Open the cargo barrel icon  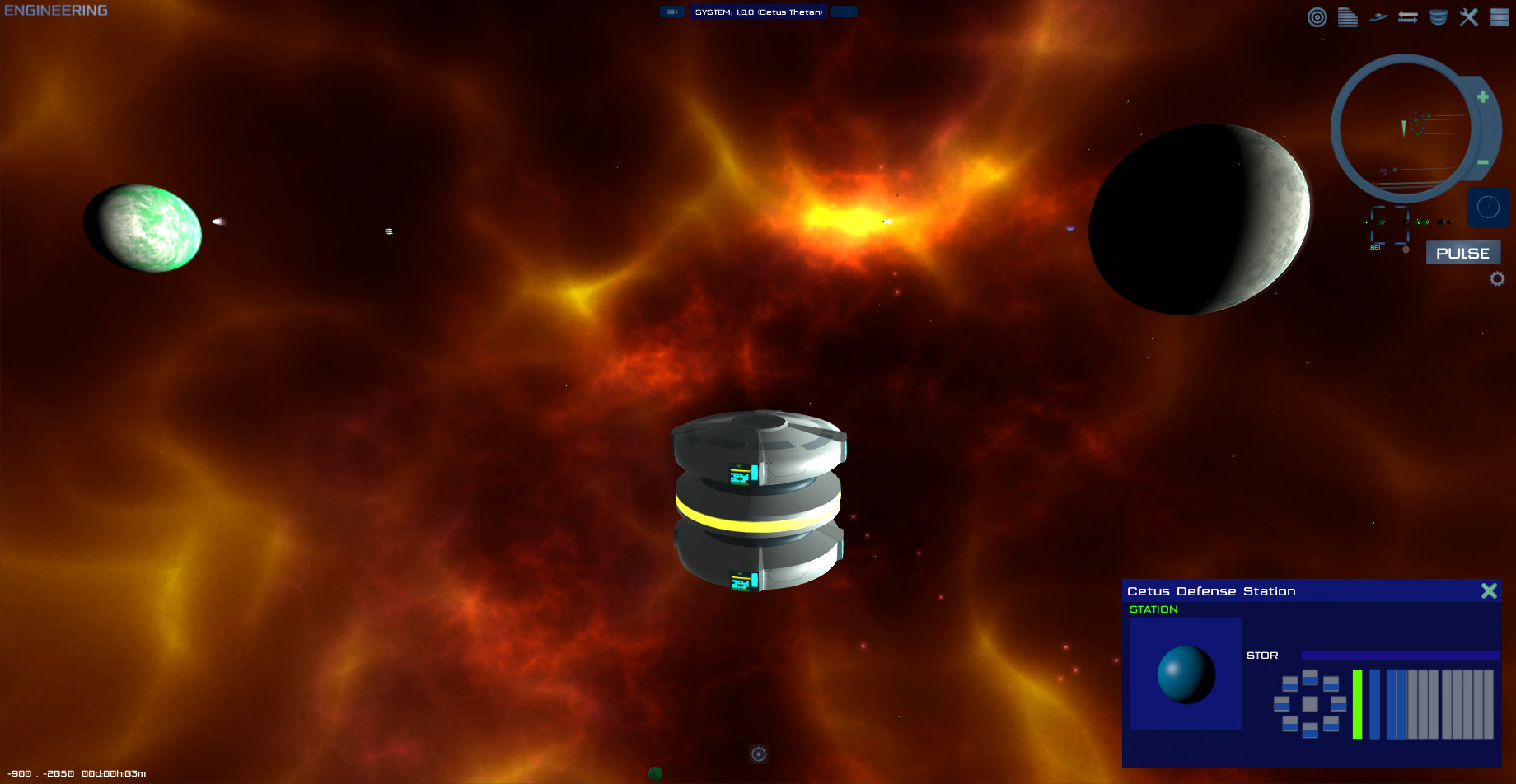point(1438,16)
